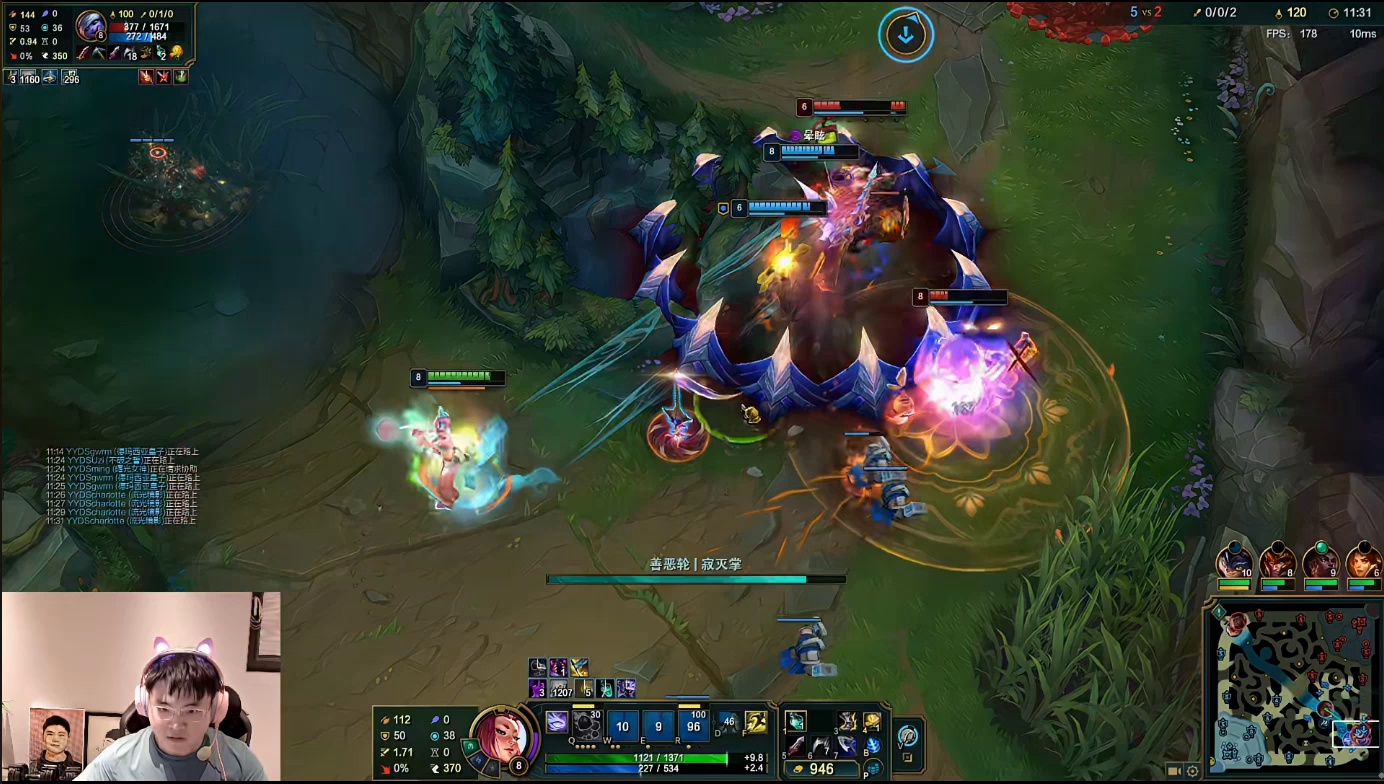Screen dimensions: 1384x784
Task: Select the level 10 ally portrait
Action: point(1235,561)
